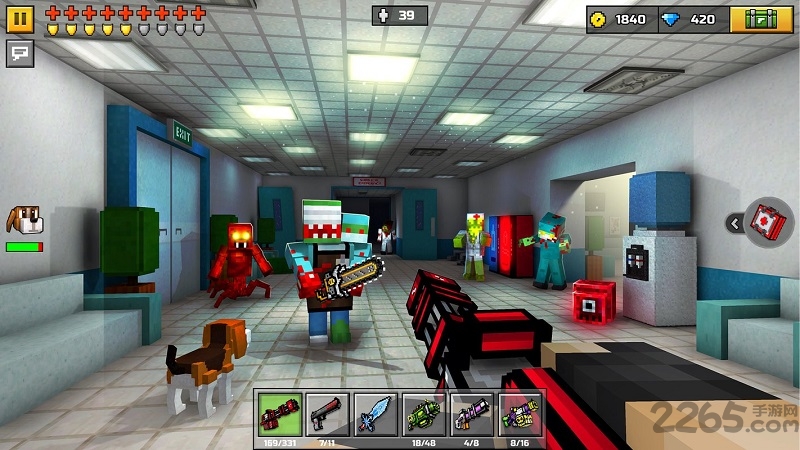The width and height of the screenshot is (800, 450).
Task: Select the purple and white gun slot
Action: click(471, 414)
